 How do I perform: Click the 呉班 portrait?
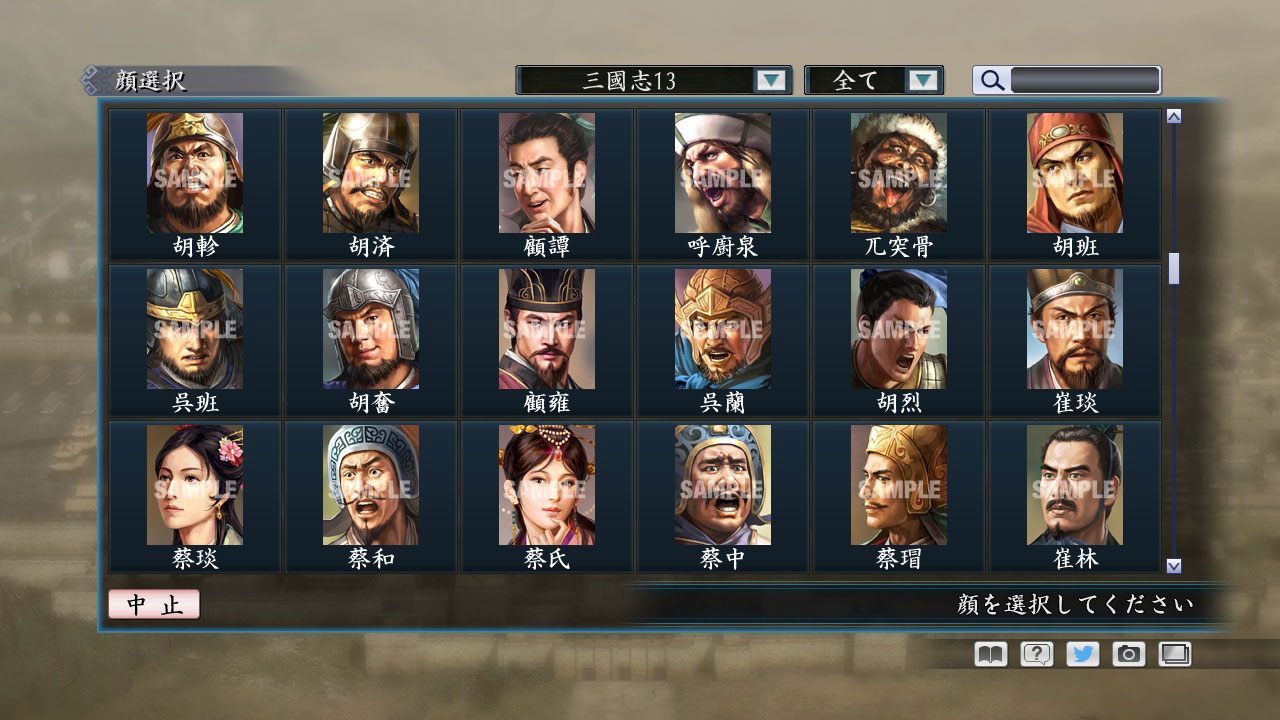(195, 330)
